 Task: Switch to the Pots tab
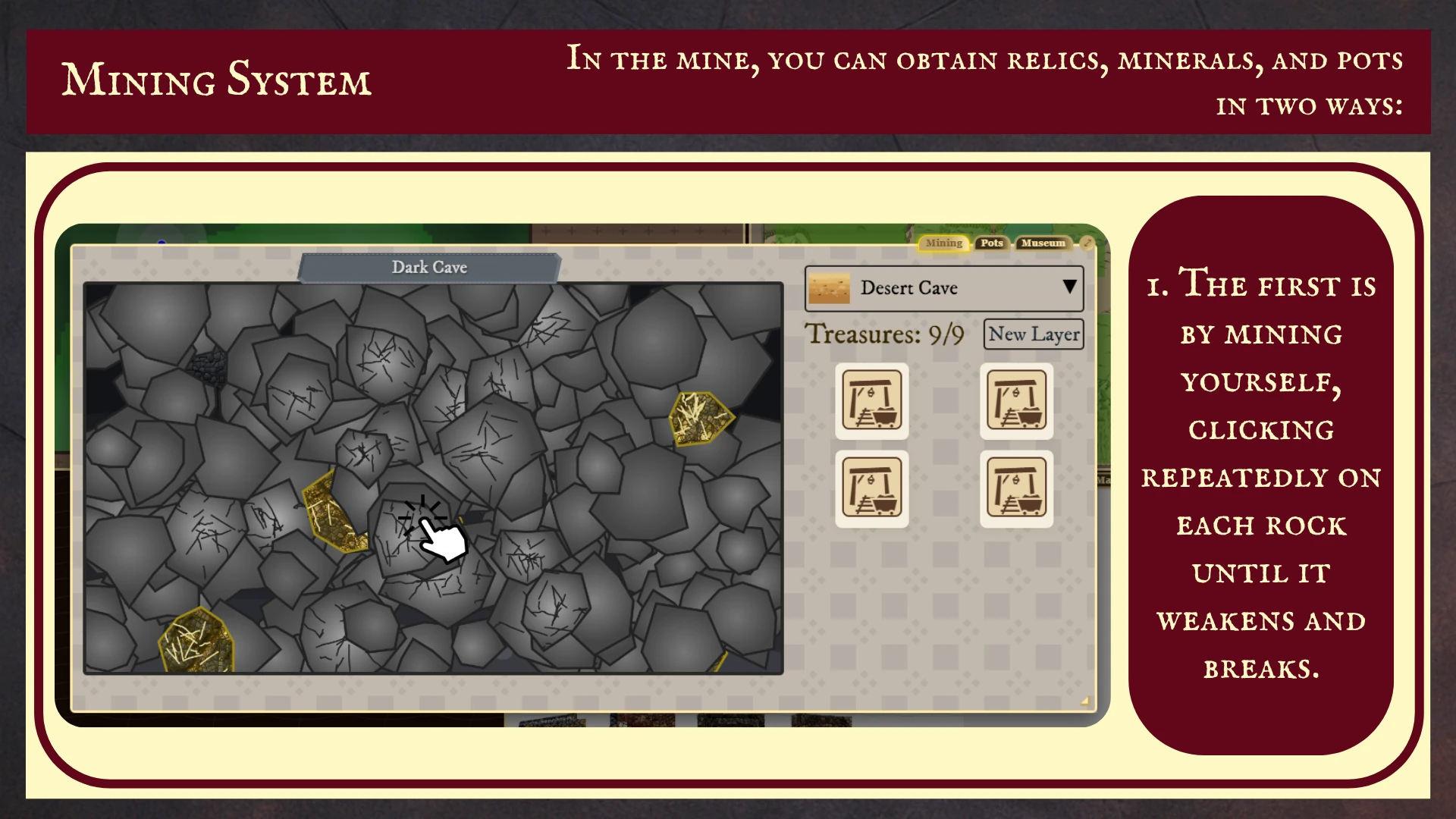(x=992, y=243)
